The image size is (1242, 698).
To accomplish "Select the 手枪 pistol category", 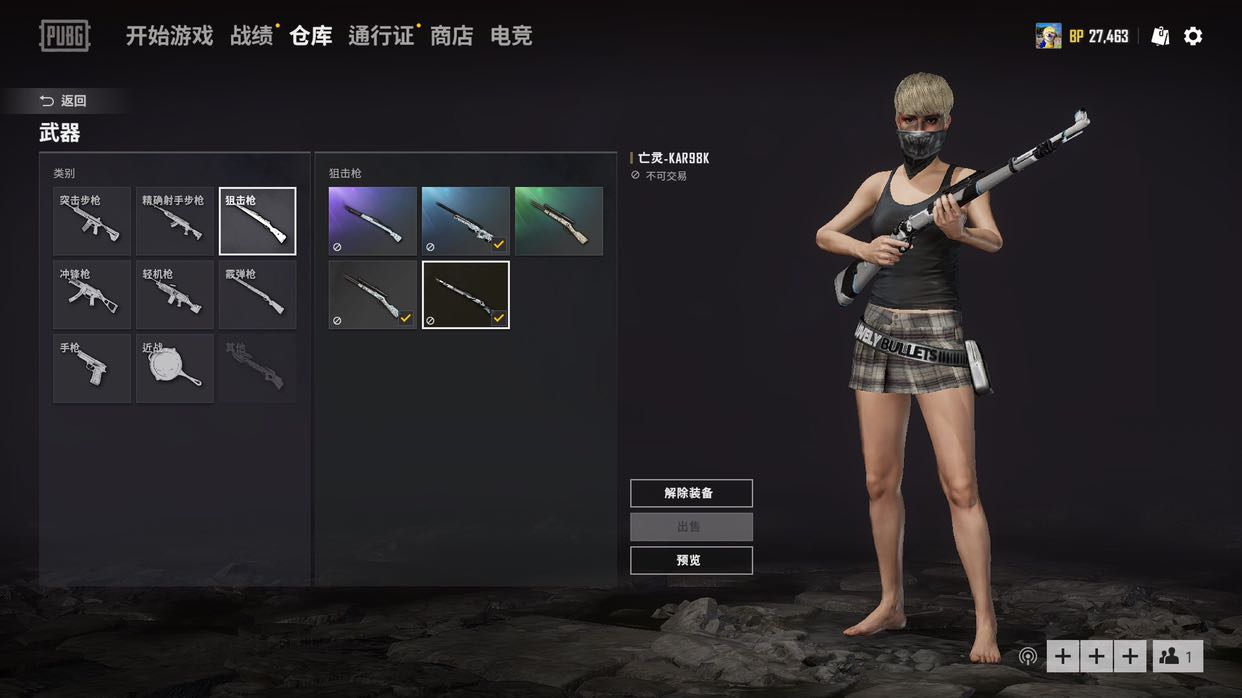I will coord(92,369).
